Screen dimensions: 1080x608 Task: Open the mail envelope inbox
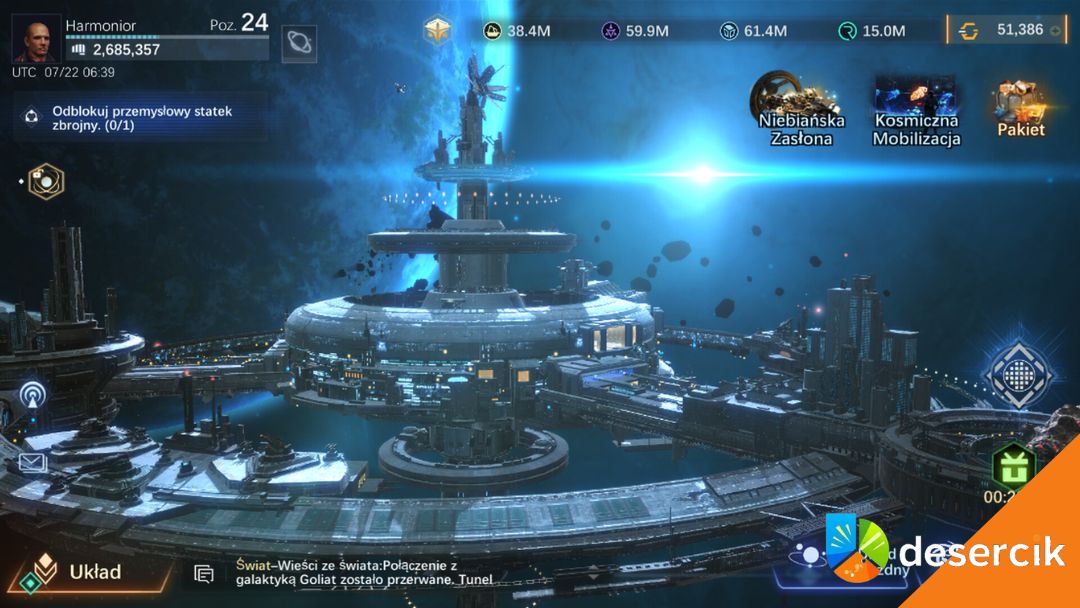(33, 462)
